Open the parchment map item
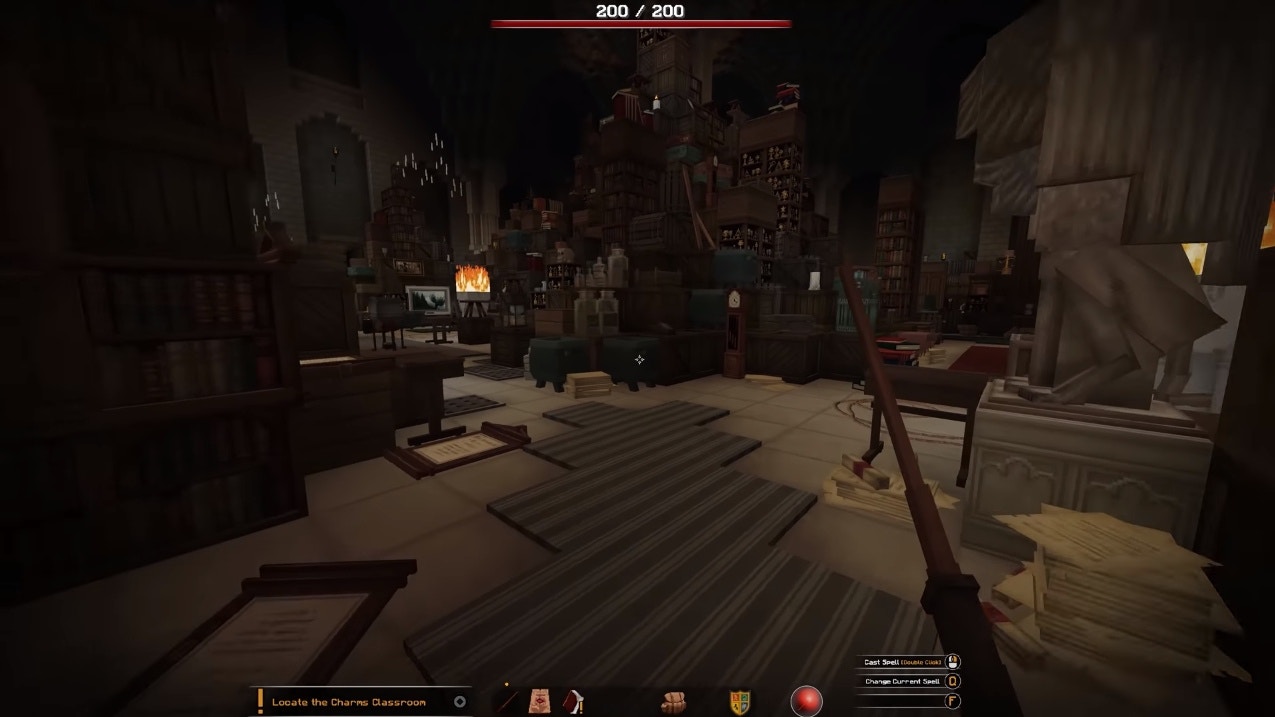1275x717 pixels. [539, 701]
